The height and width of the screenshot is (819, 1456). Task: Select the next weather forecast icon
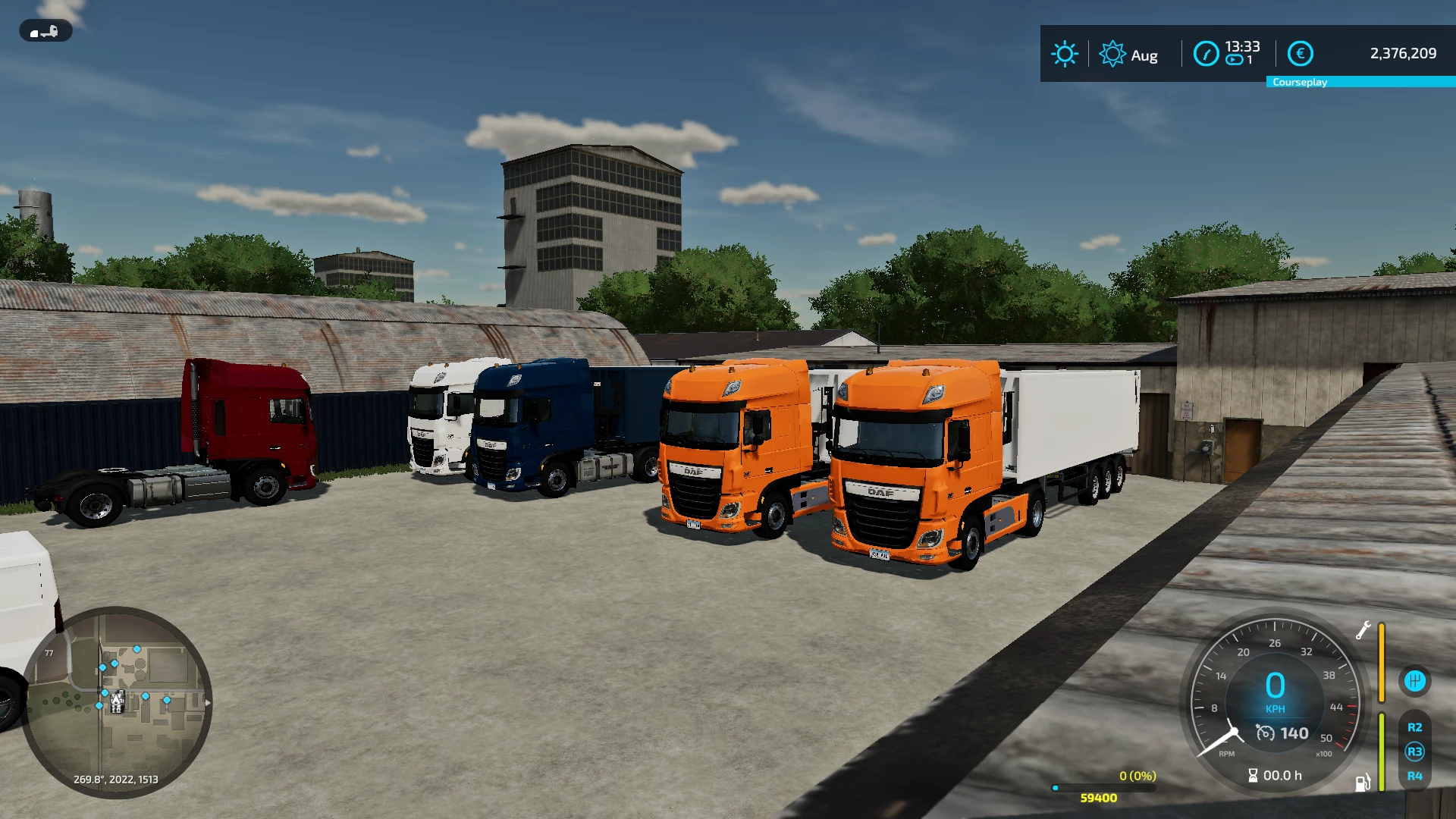coord(1112,54)
